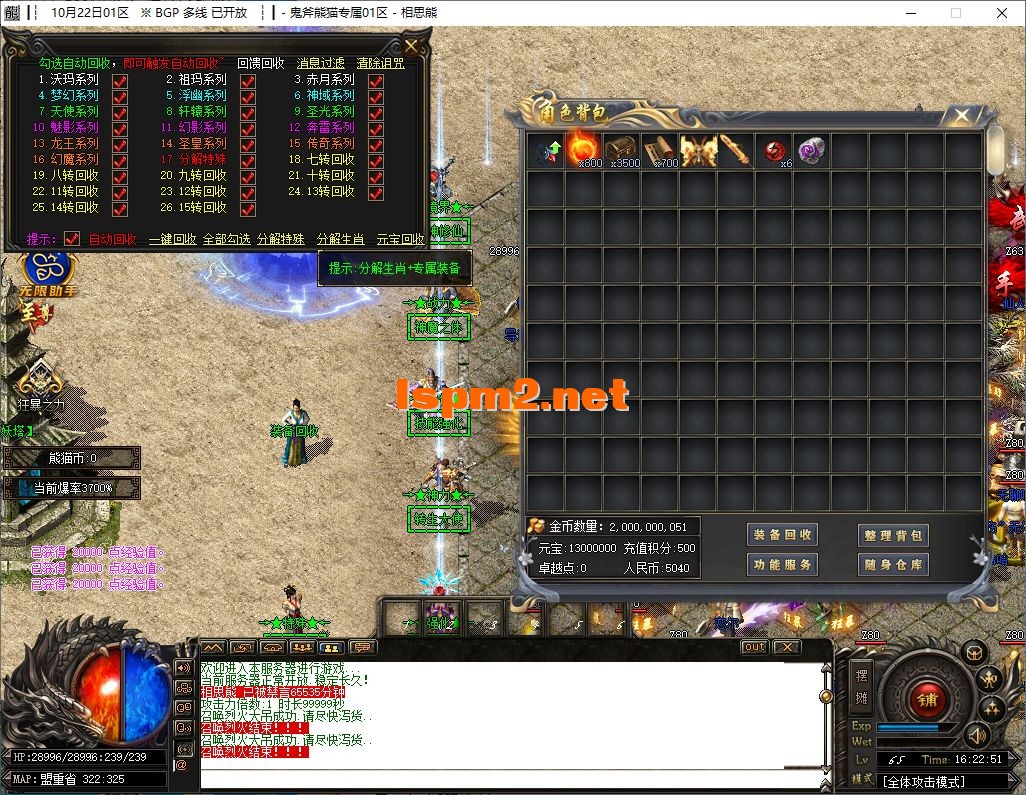Open the 功能服务 menu

[x=783, y=565]
